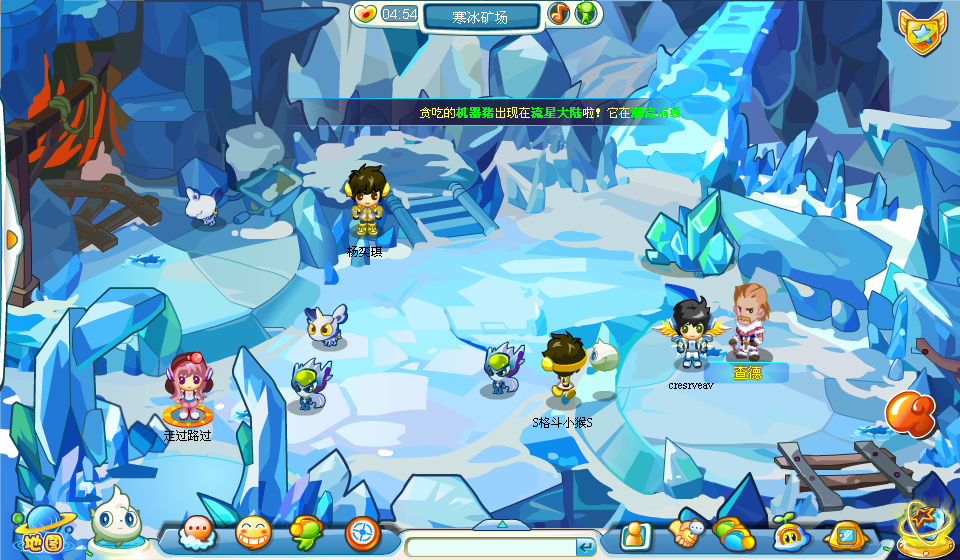Click the heart icon beside the timer
The width and height of the screenshot is (960, 560).
coord(366,14)
